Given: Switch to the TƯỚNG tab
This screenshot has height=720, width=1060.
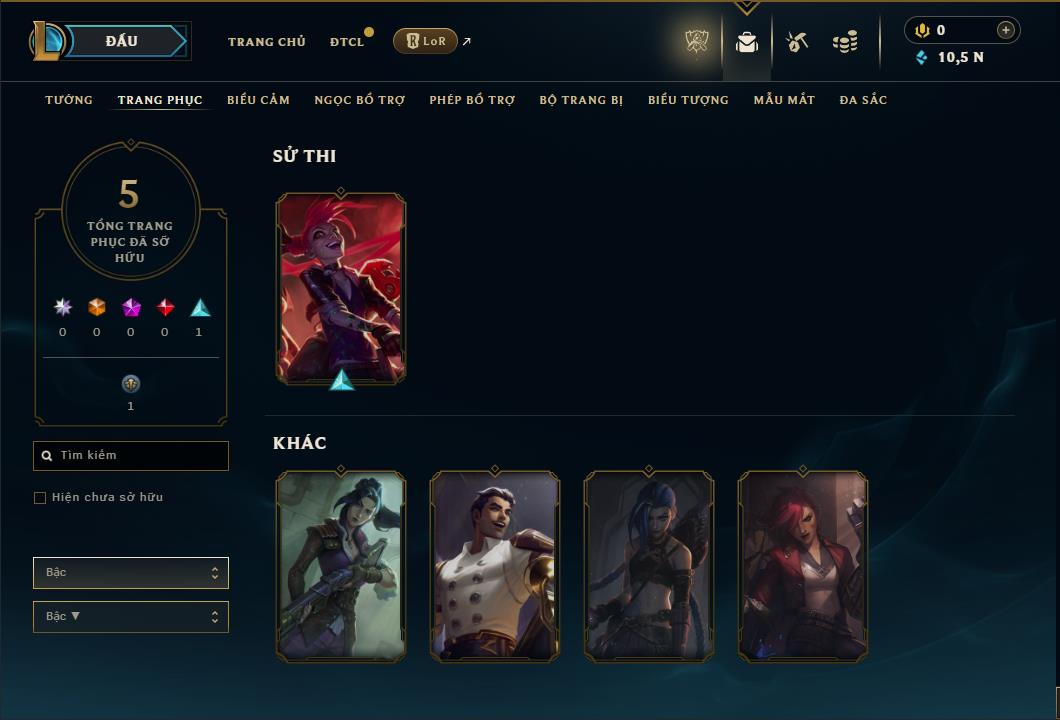Looking at the screenshot, I should coord(69,100).
